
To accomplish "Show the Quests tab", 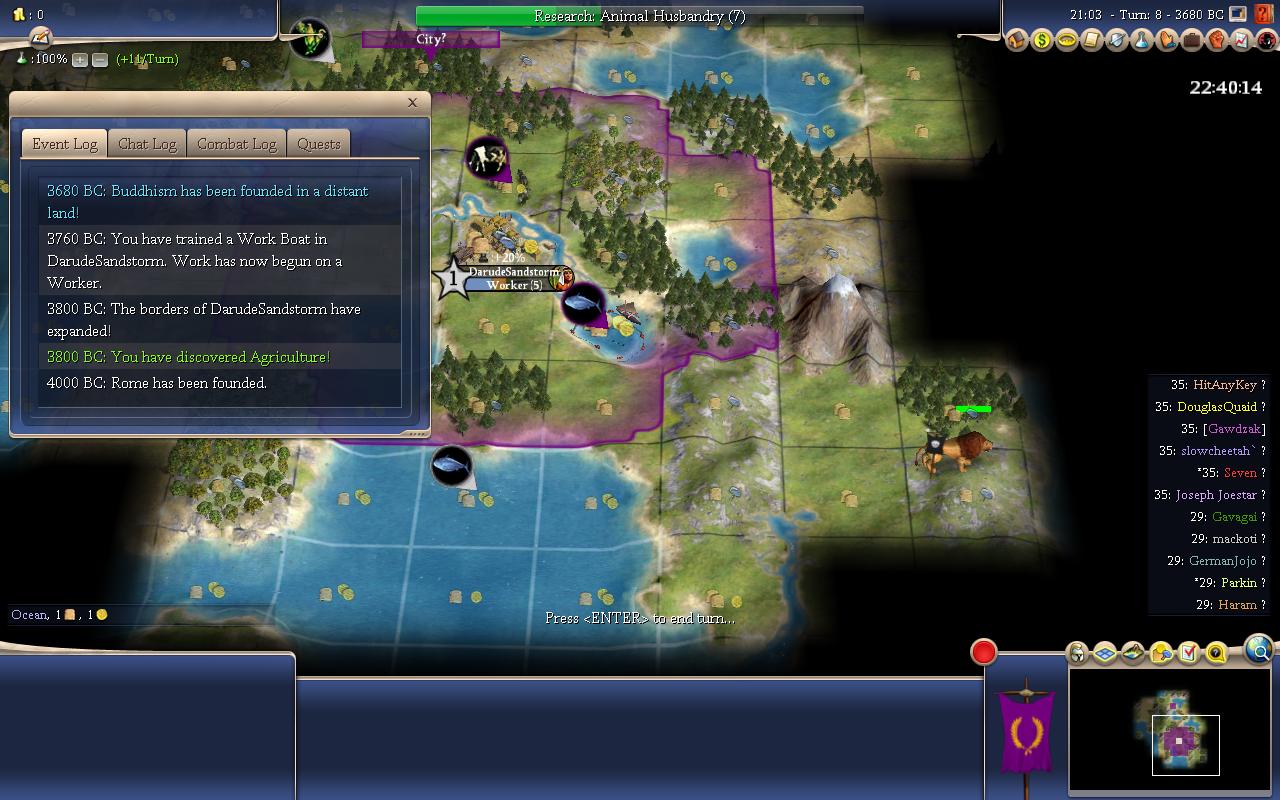I will point(319,144).
